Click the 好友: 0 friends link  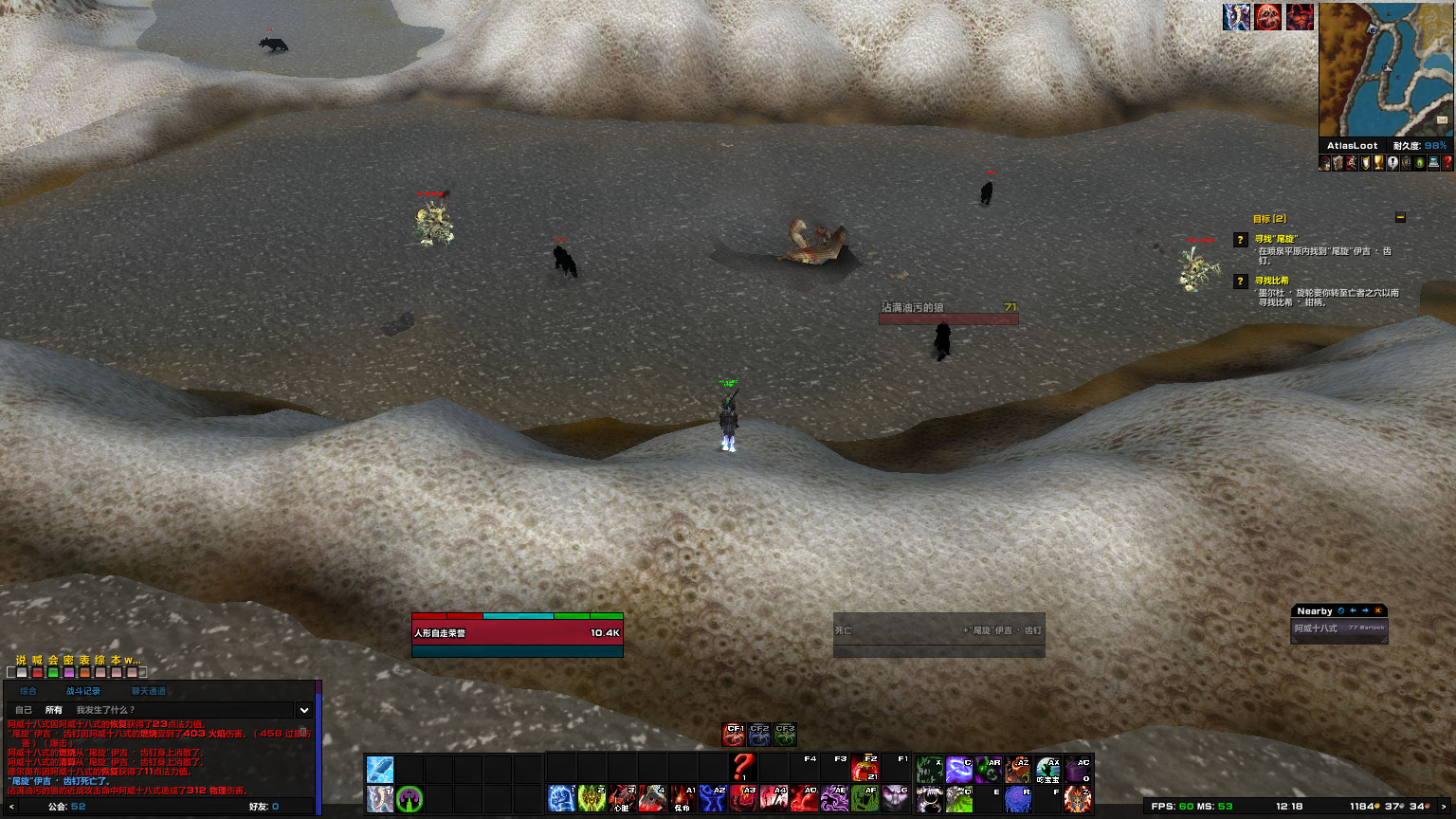[x=264, y=807]
